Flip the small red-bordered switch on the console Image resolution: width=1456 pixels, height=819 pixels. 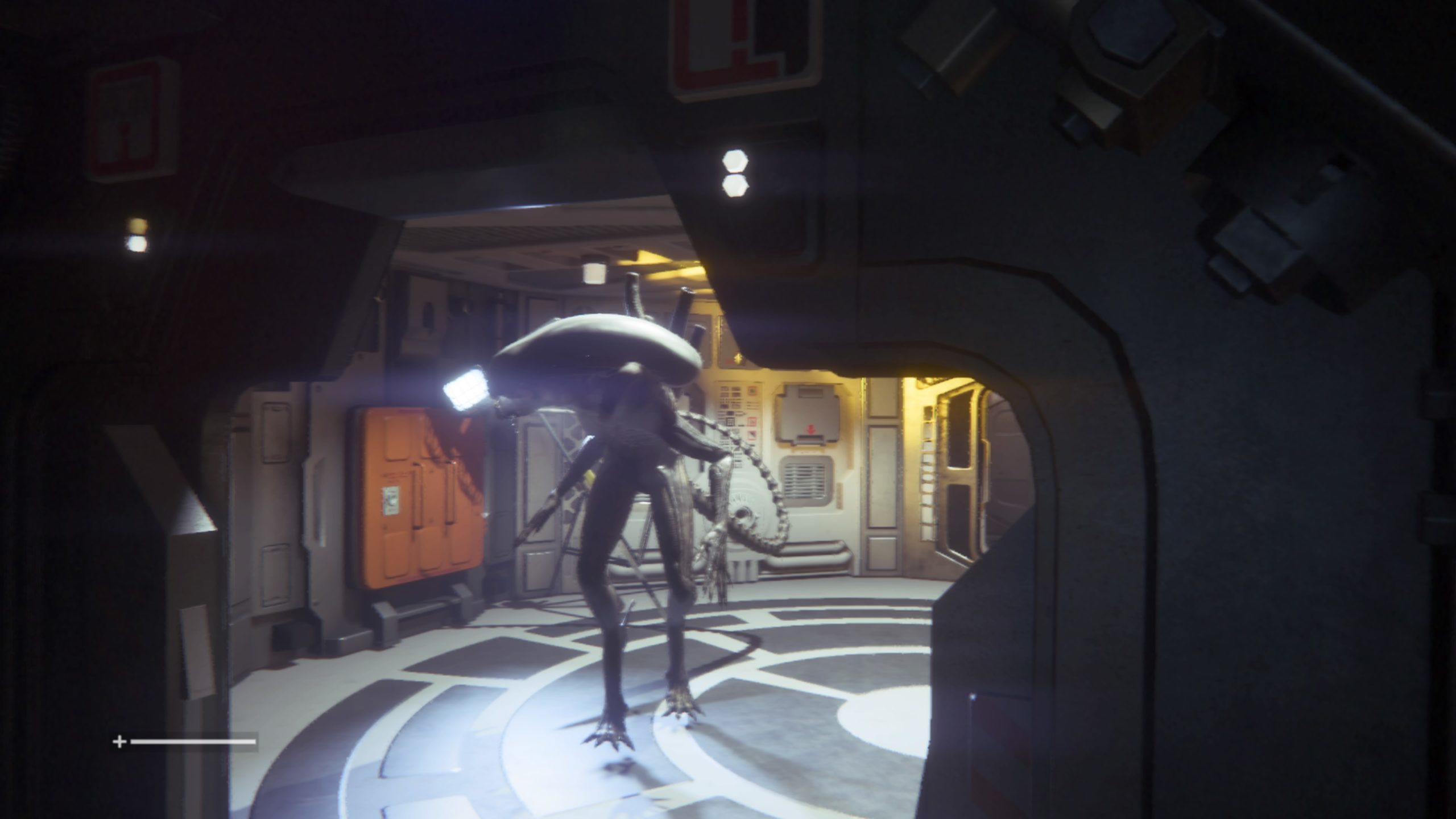[x=752, y=421]
